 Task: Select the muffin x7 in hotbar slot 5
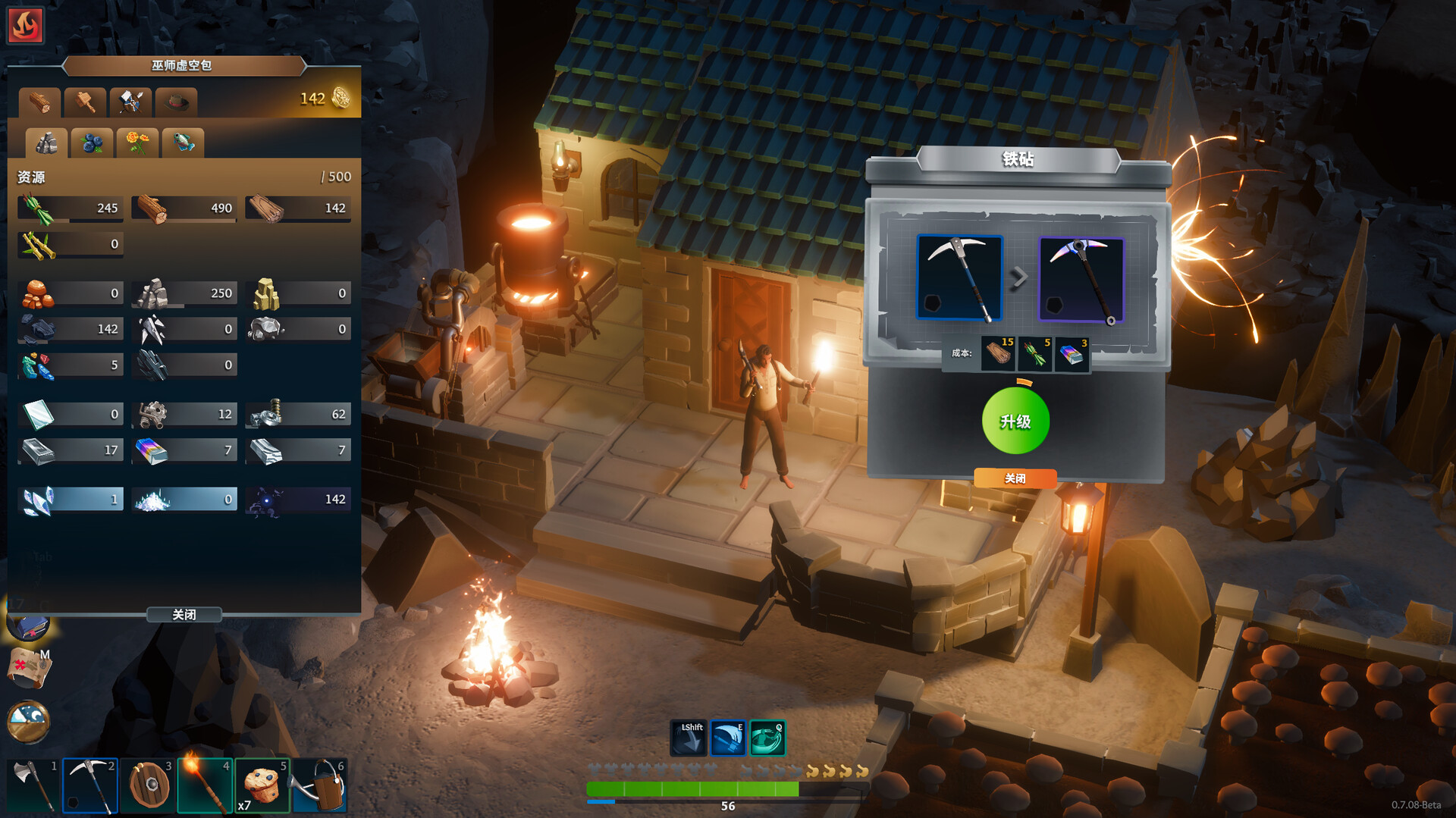click(x=262, y=785)
